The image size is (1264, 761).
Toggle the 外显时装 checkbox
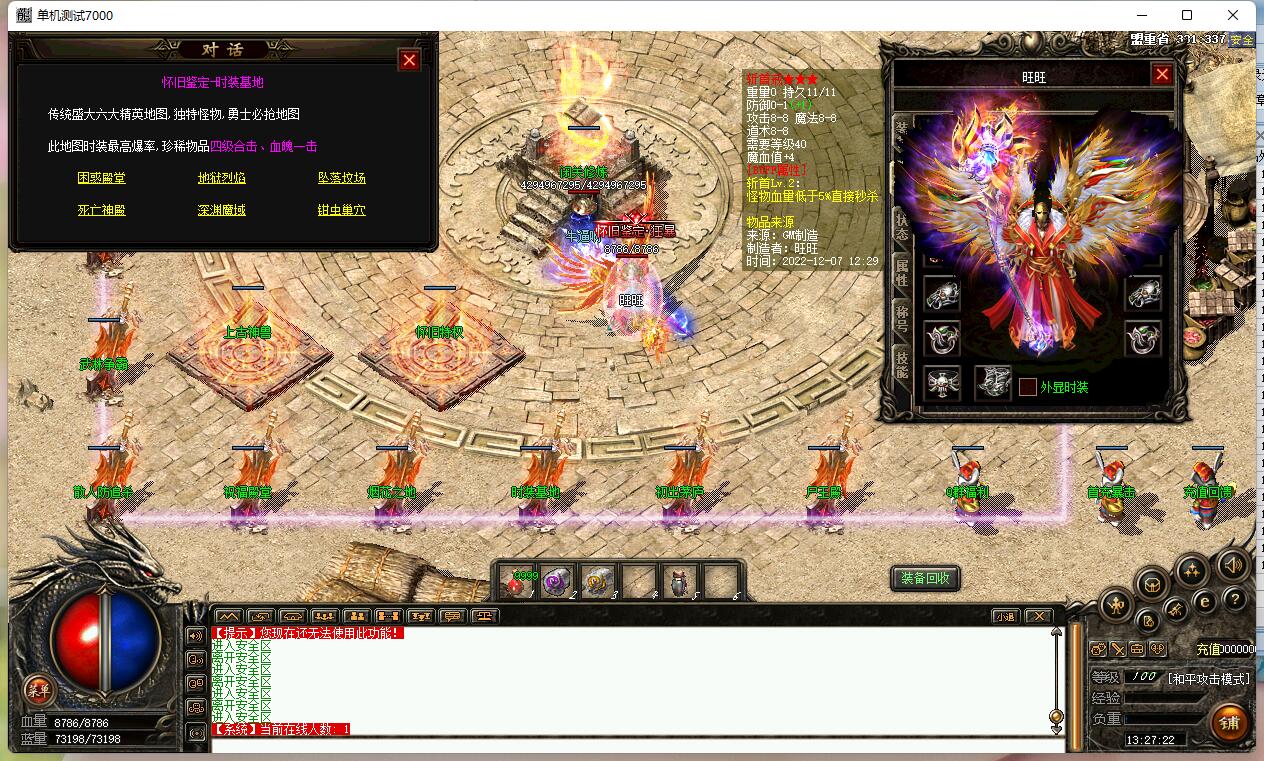pos(1027,387)
